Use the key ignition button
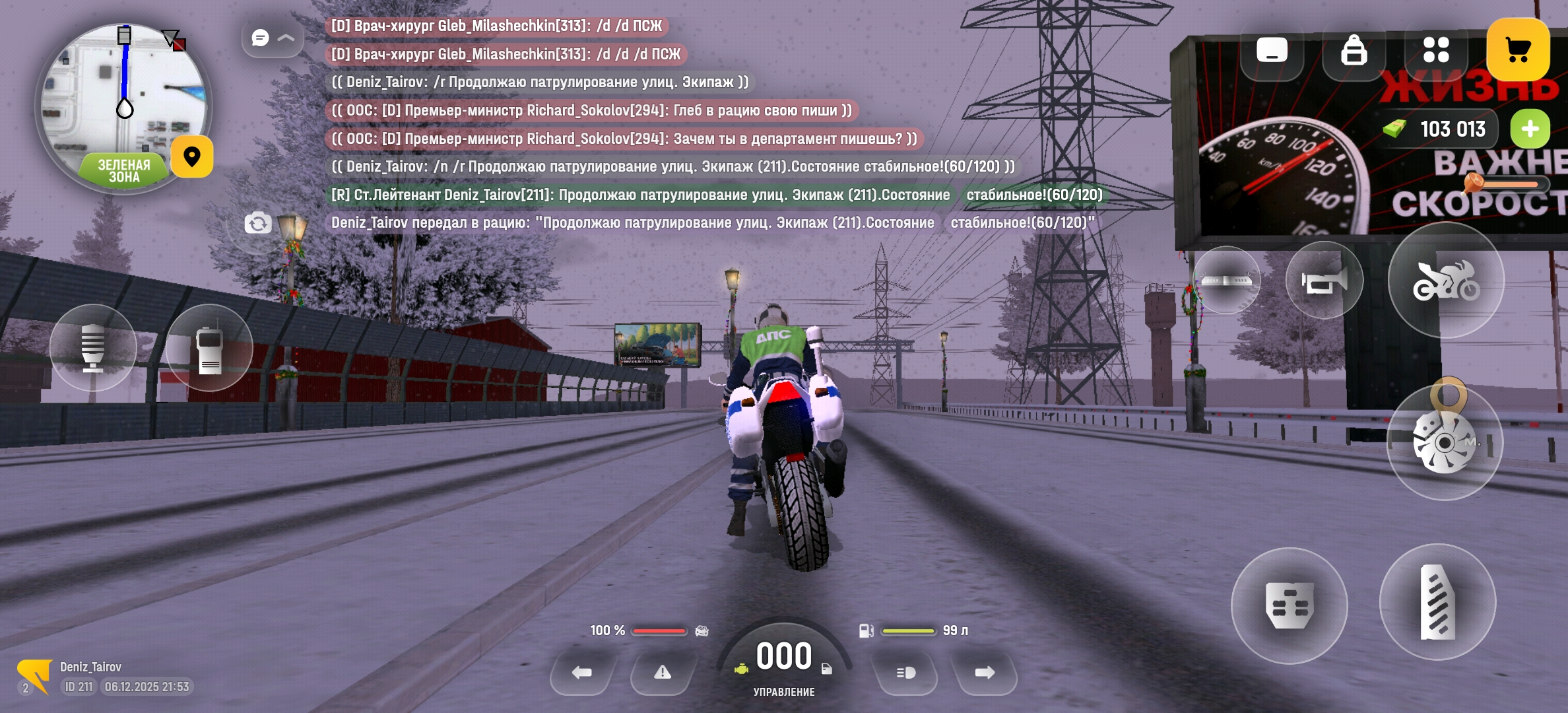1568x713 pixels. pos(1445,441)
